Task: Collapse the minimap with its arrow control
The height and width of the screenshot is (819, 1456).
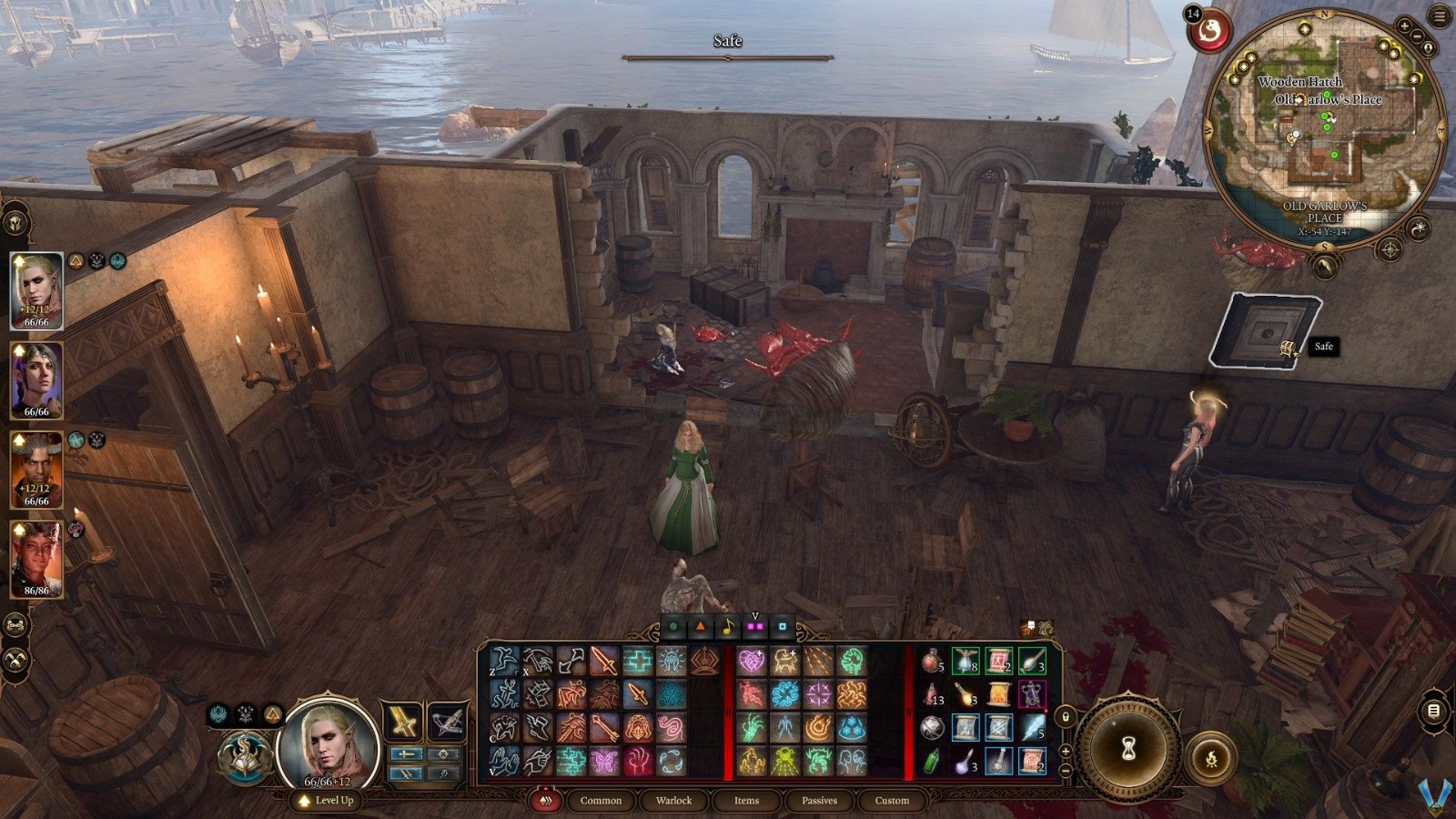Action: (x=1326, y=266)
